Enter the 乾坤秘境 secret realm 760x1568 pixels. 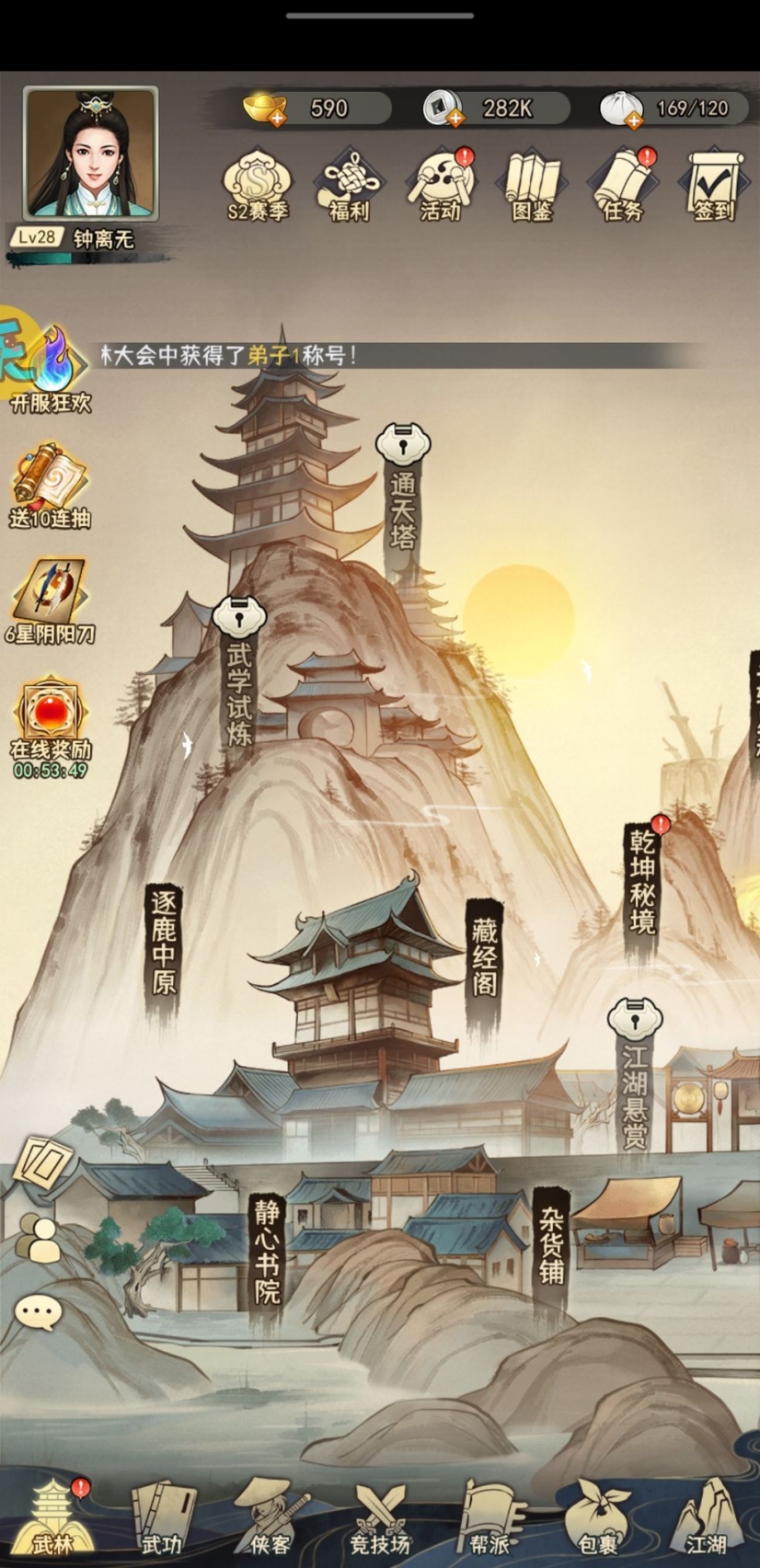(x=642, y=881)
